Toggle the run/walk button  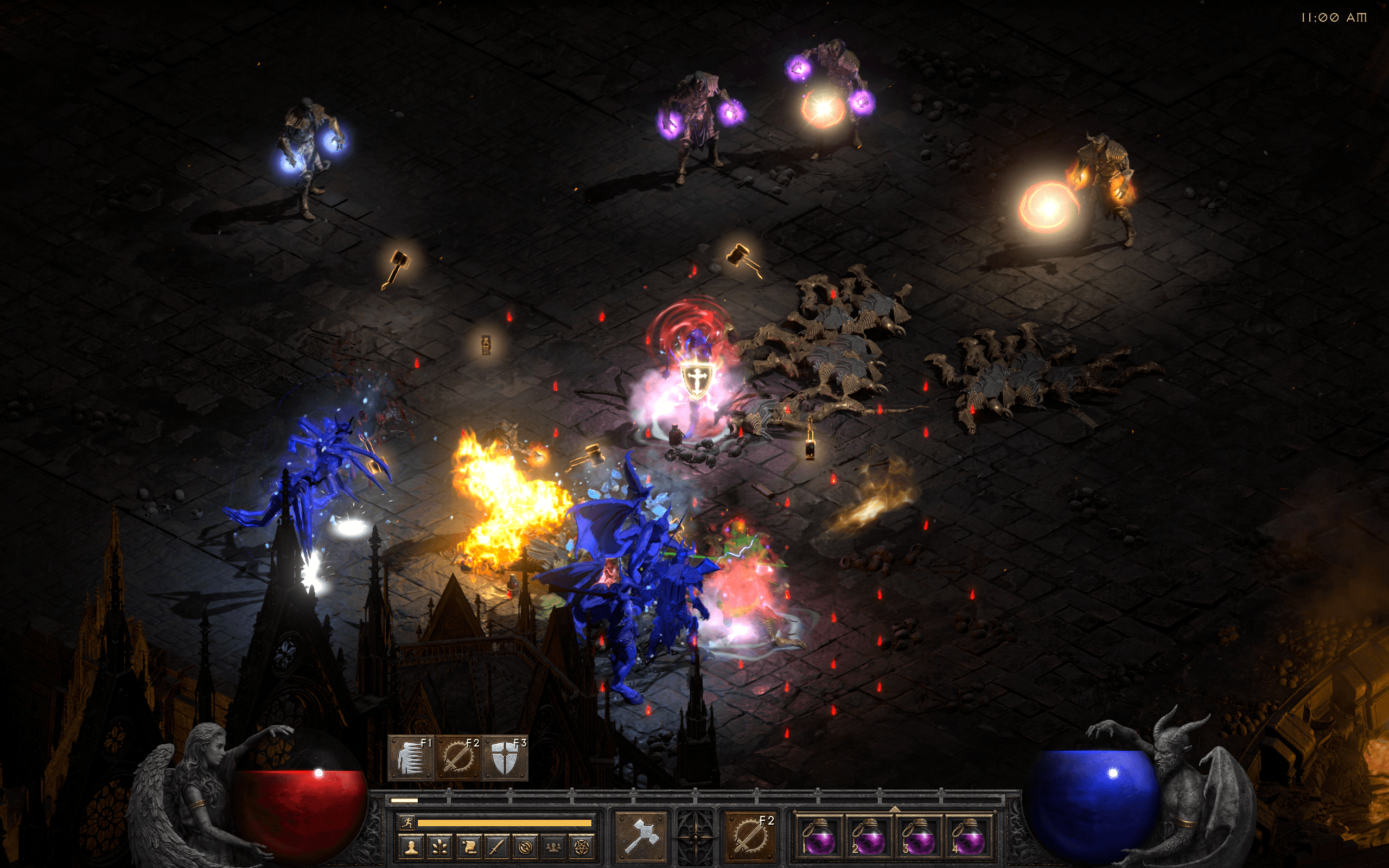click(x=407, y=822)
